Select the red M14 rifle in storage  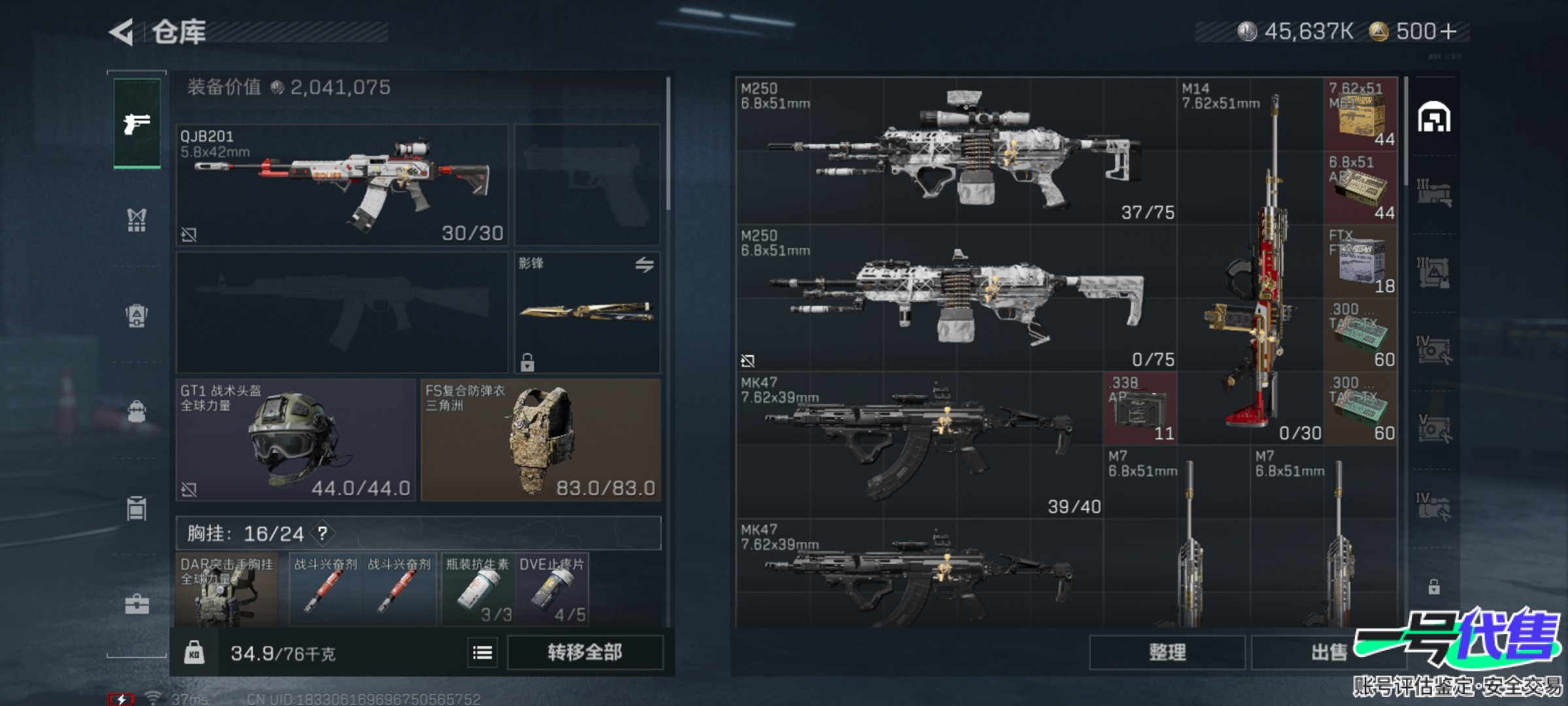[1250, 261]
